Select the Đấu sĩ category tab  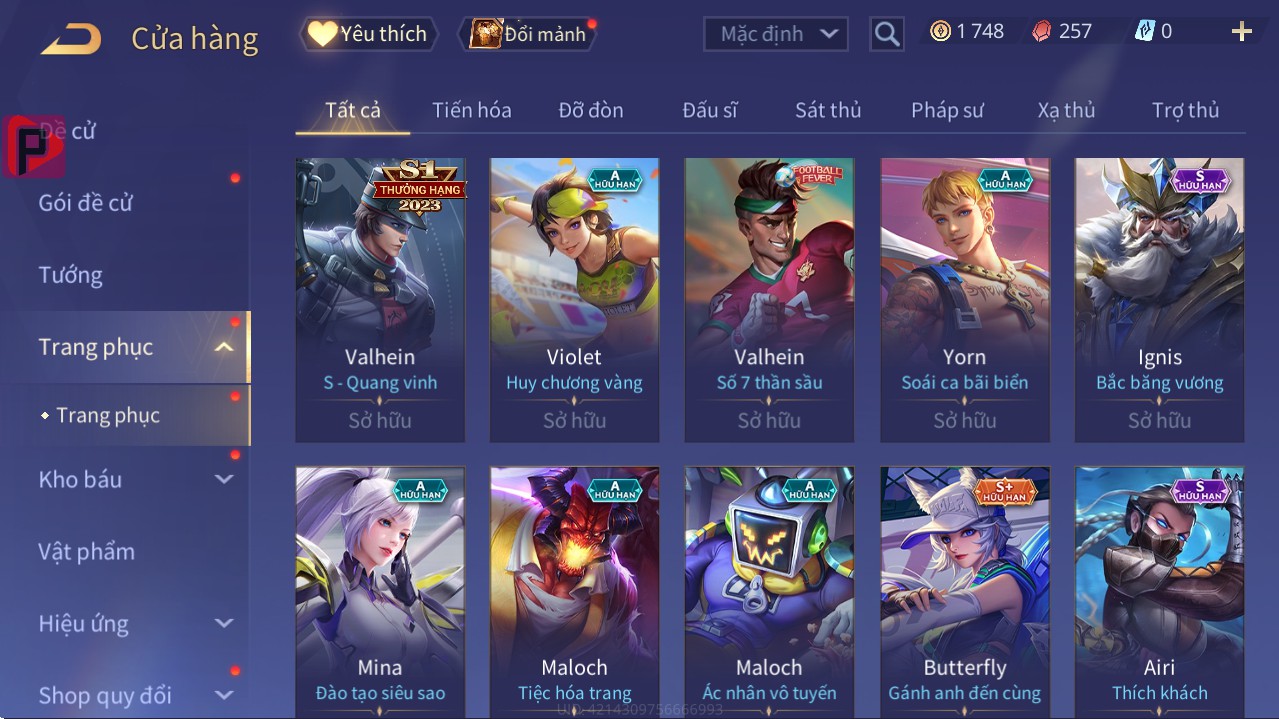click(x=709, y=110)
